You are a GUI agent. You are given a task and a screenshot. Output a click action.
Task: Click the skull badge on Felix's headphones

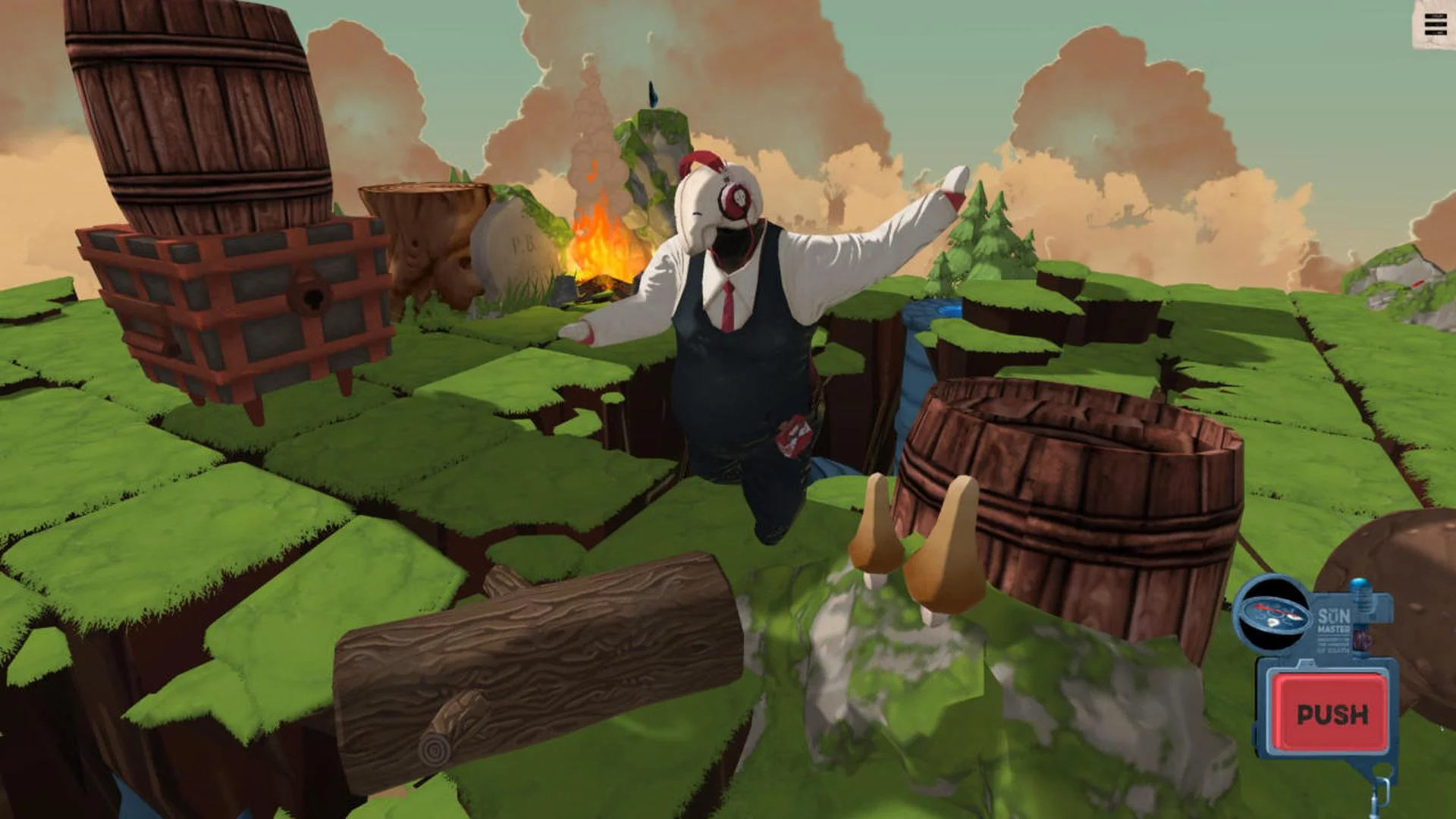pos(741,199)
